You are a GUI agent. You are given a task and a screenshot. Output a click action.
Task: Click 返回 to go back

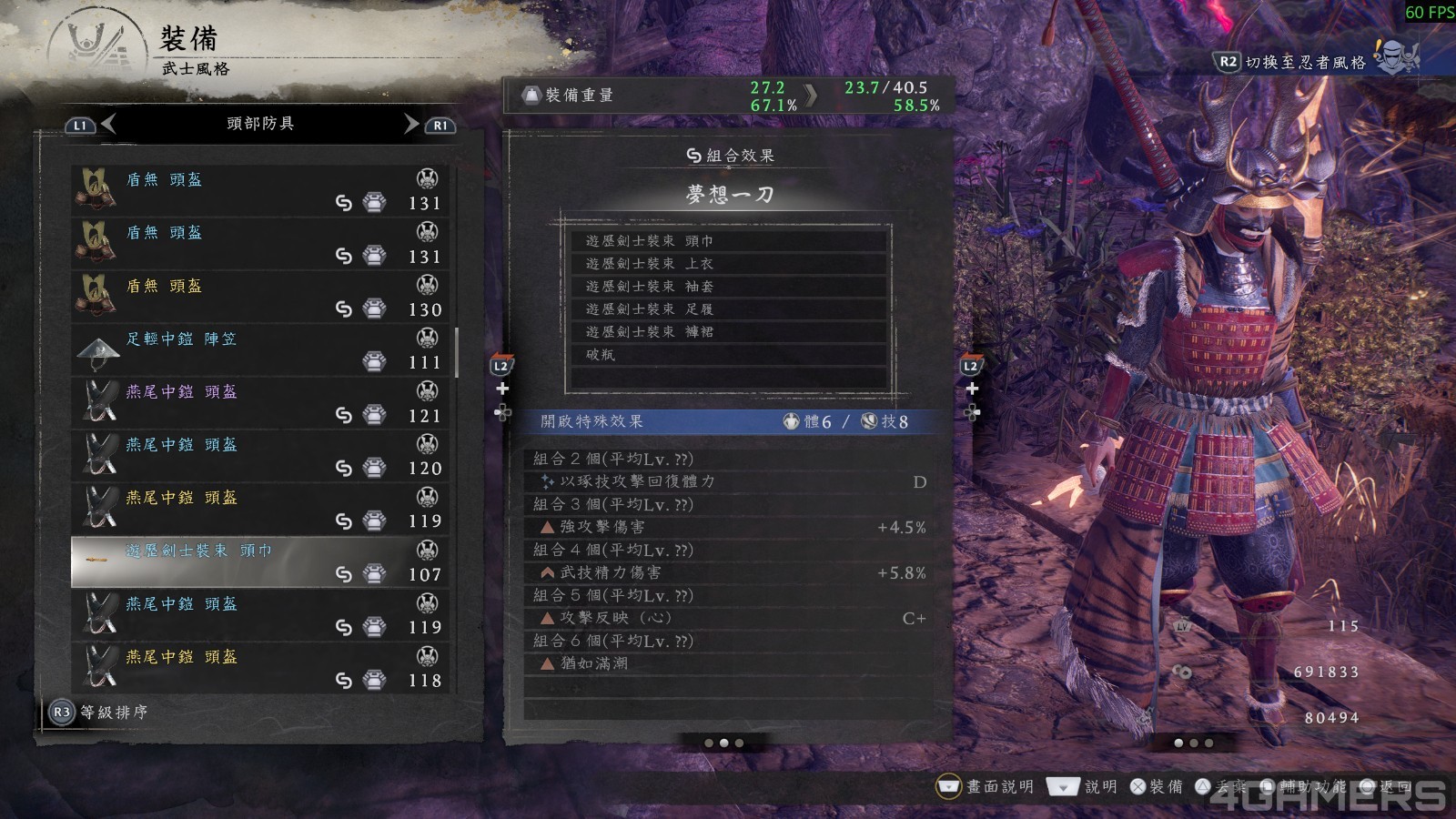tap(1387, 784)
